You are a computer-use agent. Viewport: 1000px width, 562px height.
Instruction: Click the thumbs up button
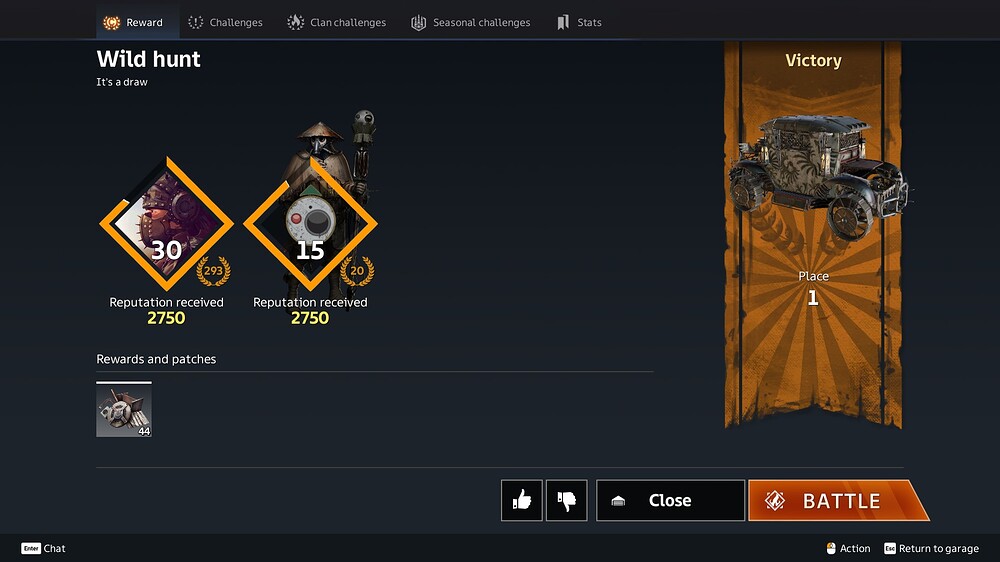522,500
